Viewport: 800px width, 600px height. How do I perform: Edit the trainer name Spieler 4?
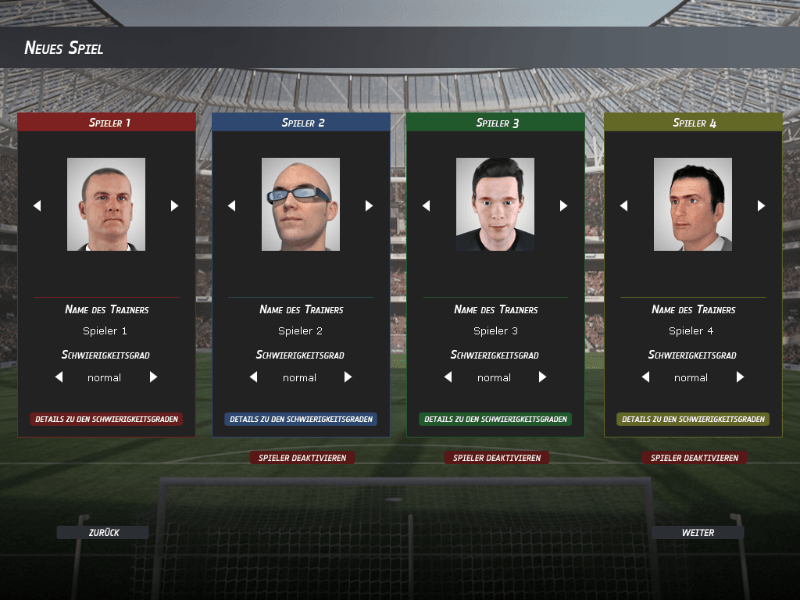coord(692,331)
